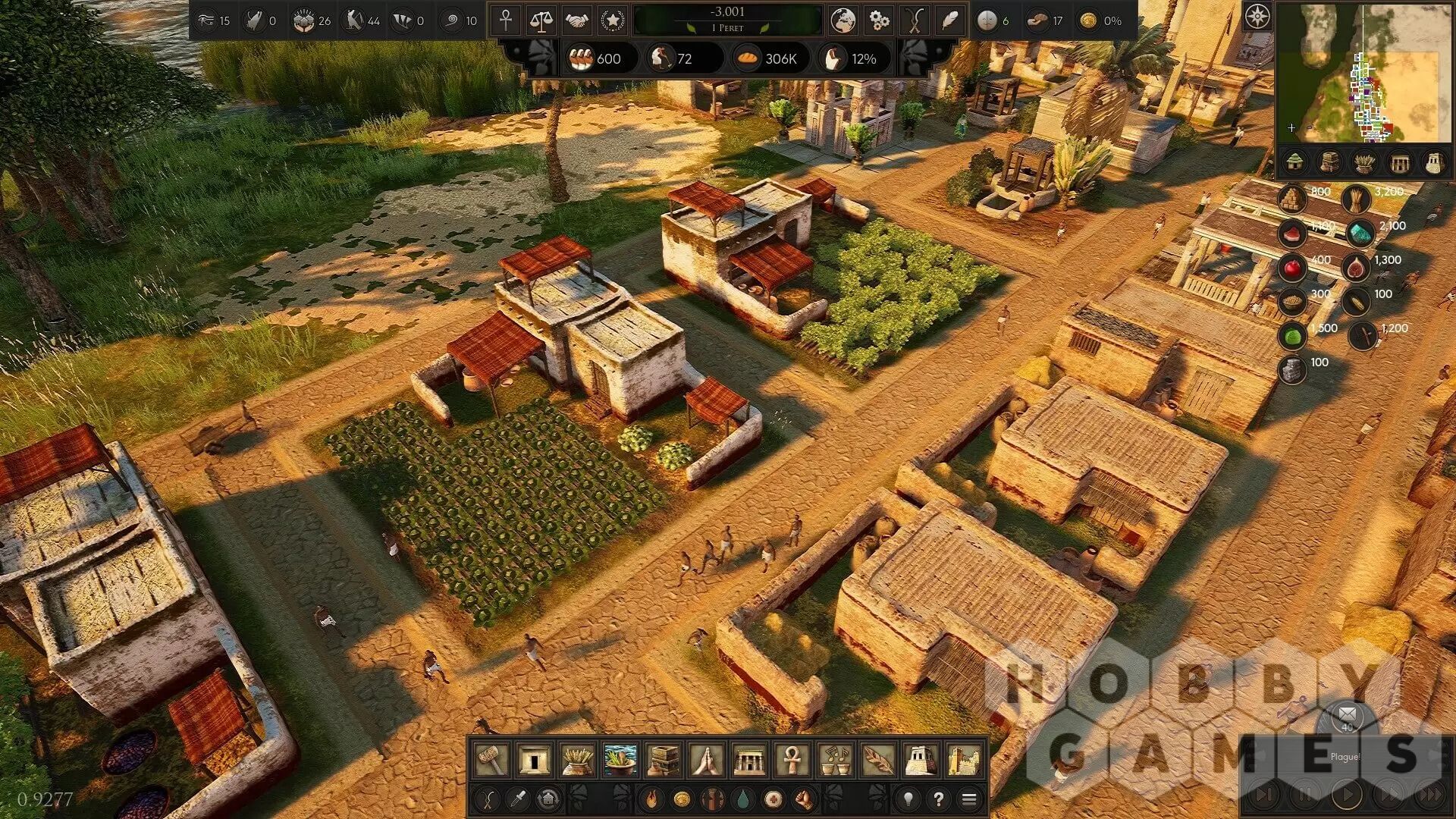Open the handshake diplomacy panel
The height and width of the screenshot is (819, 1456).
(x=576, y=20)
